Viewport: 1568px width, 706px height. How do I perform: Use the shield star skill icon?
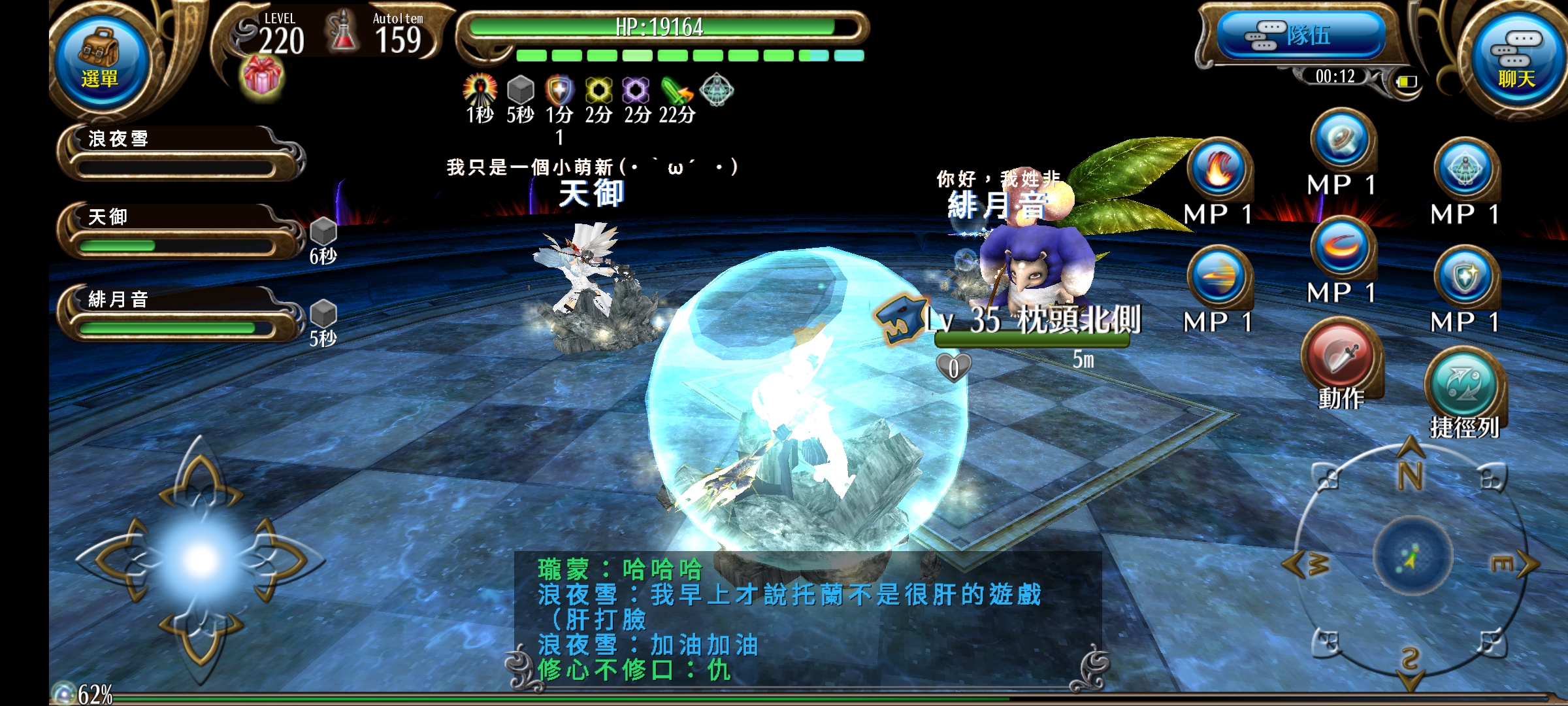[x=1465, y=277]
